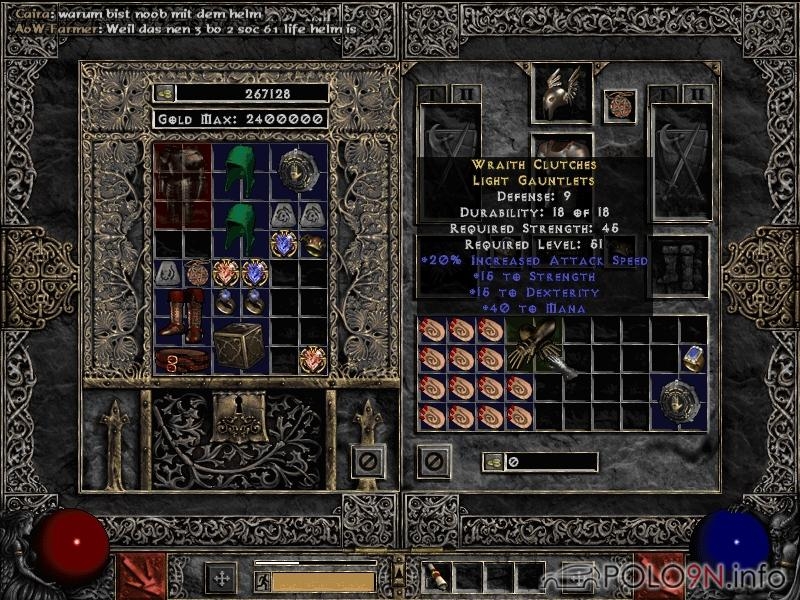
Task: Select the round shield in the stash
Action: click(x=299, y=171)
